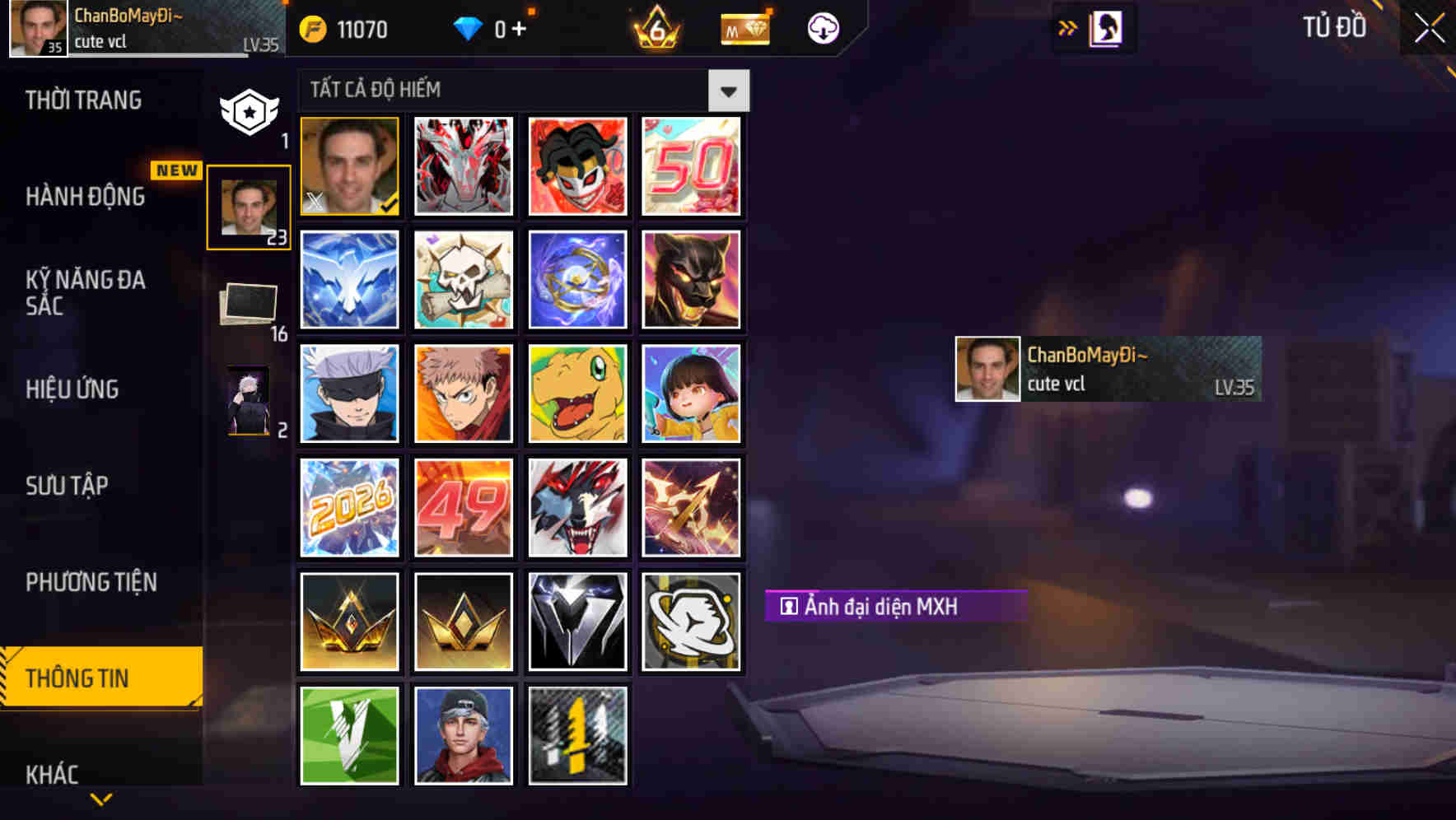Switch to the THỜI TRANG tab

[82, 100]
